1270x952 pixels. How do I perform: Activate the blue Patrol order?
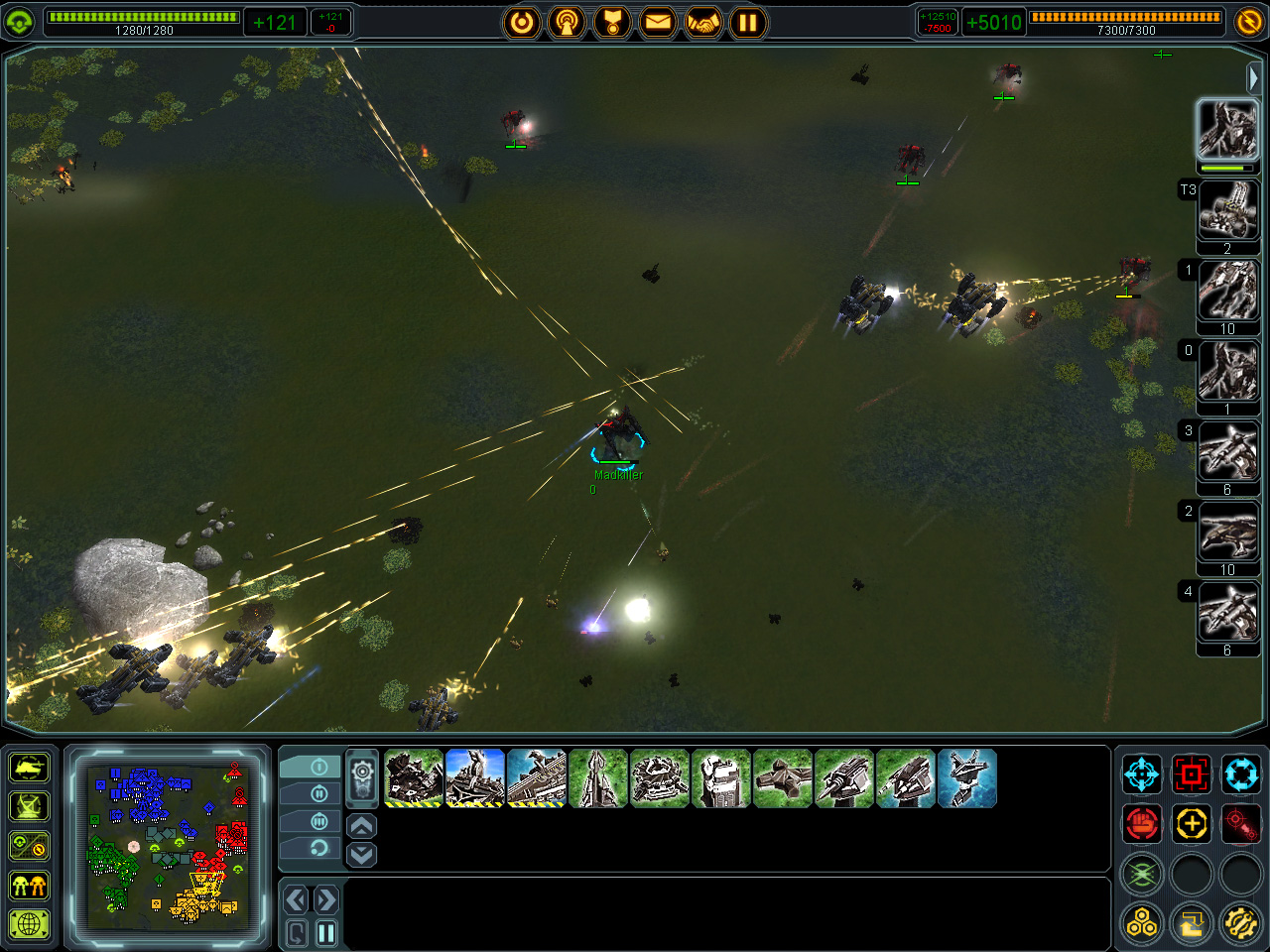coord(1240,773)
